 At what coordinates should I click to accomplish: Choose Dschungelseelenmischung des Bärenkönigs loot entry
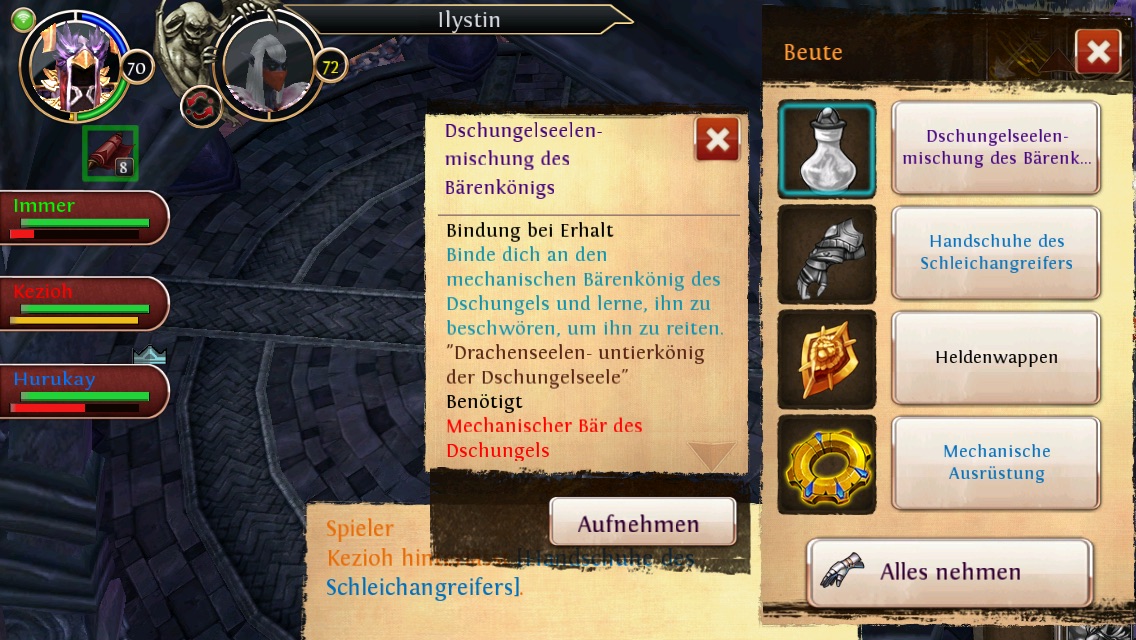(x=996, y=148)
